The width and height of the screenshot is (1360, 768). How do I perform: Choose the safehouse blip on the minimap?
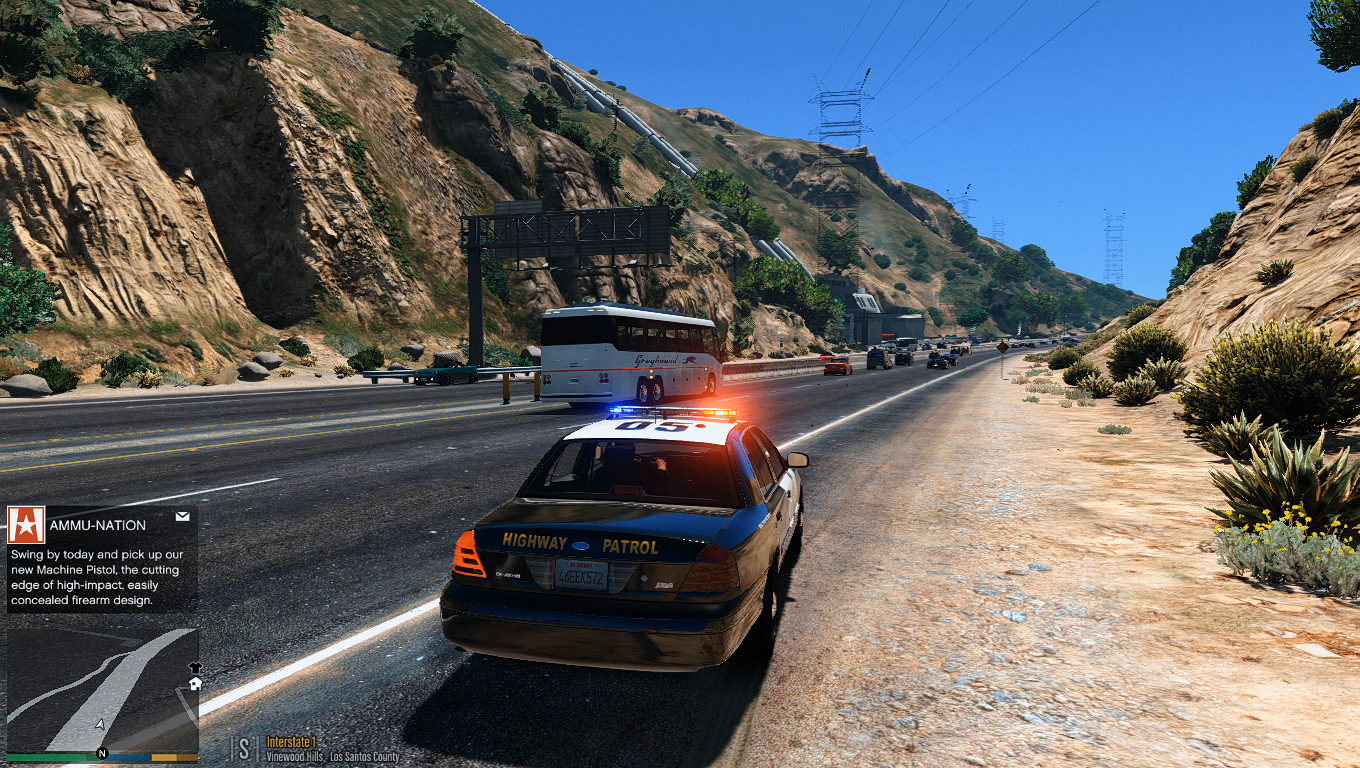point(195,684)
